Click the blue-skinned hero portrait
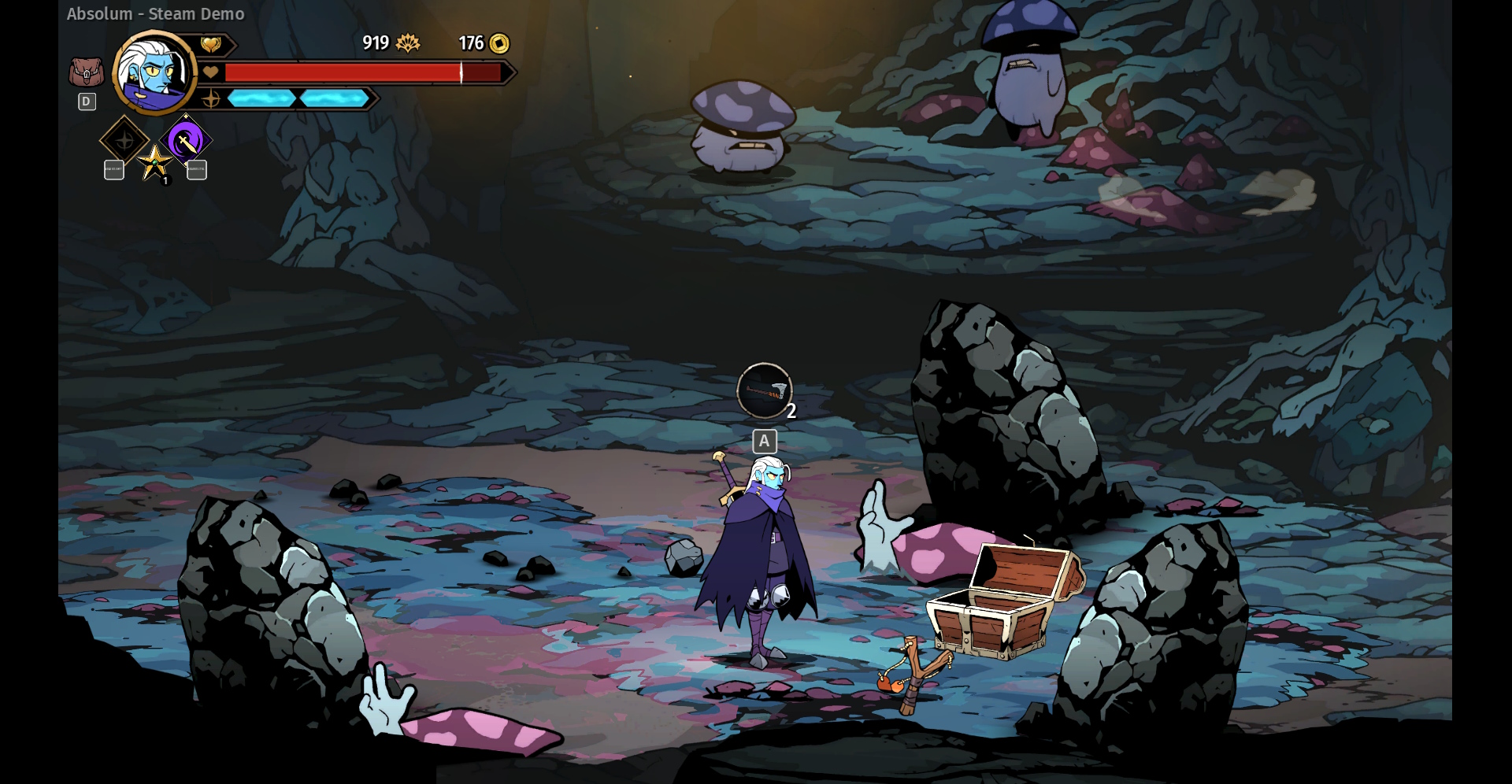This screenshot has height=784, width=1512. point(155,72)
